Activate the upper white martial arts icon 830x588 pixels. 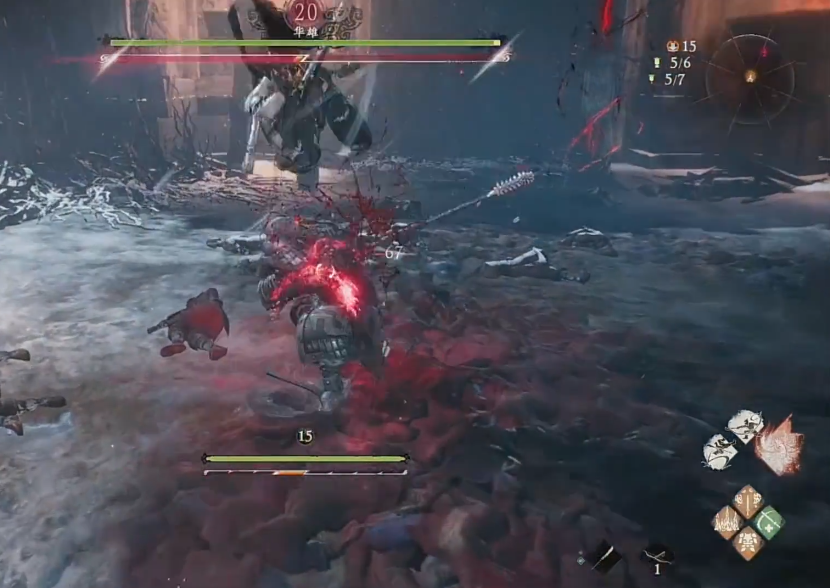pyautogui.click(x=744, y=425)
